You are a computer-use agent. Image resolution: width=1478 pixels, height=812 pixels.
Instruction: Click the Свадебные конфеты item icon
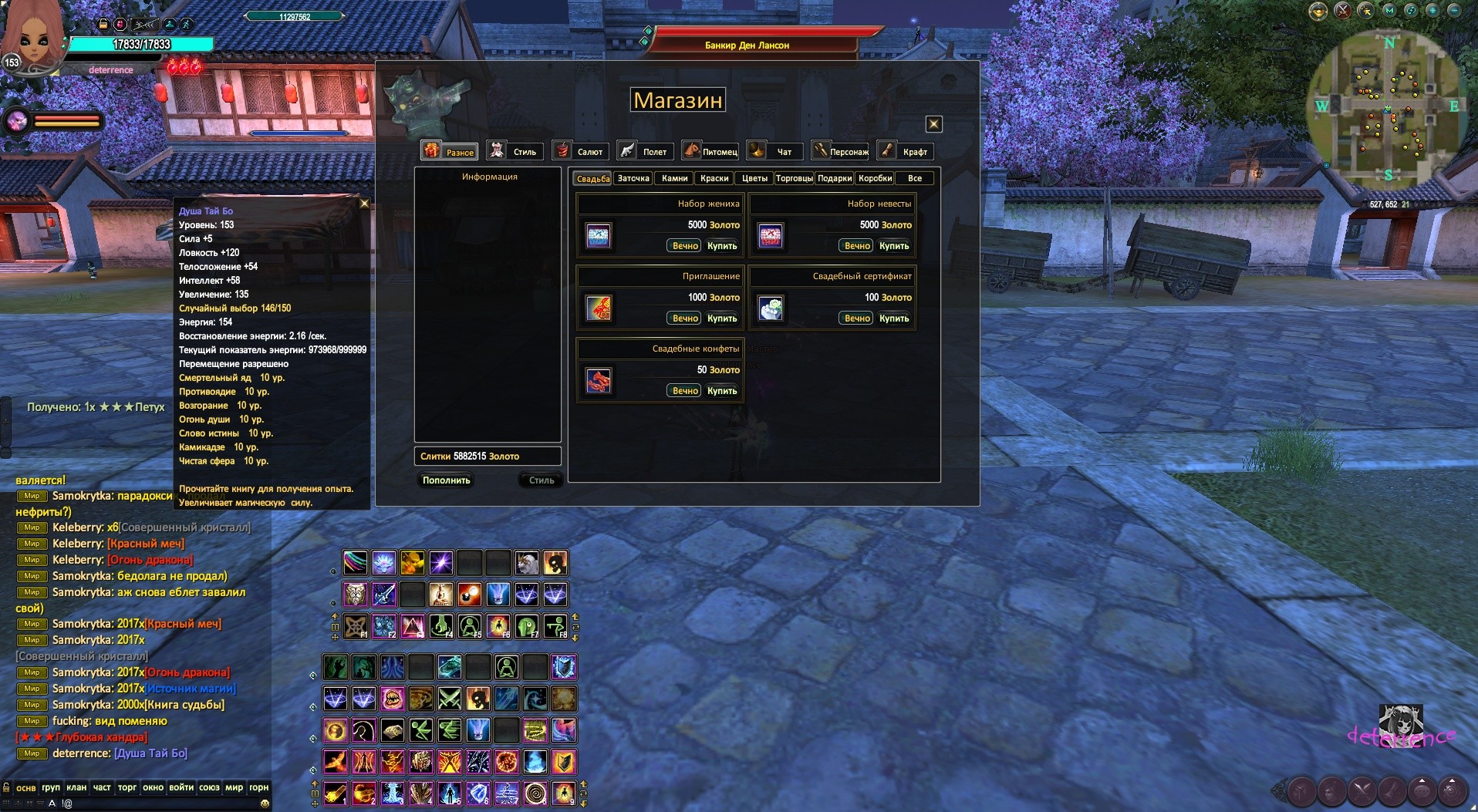point(599,381)
